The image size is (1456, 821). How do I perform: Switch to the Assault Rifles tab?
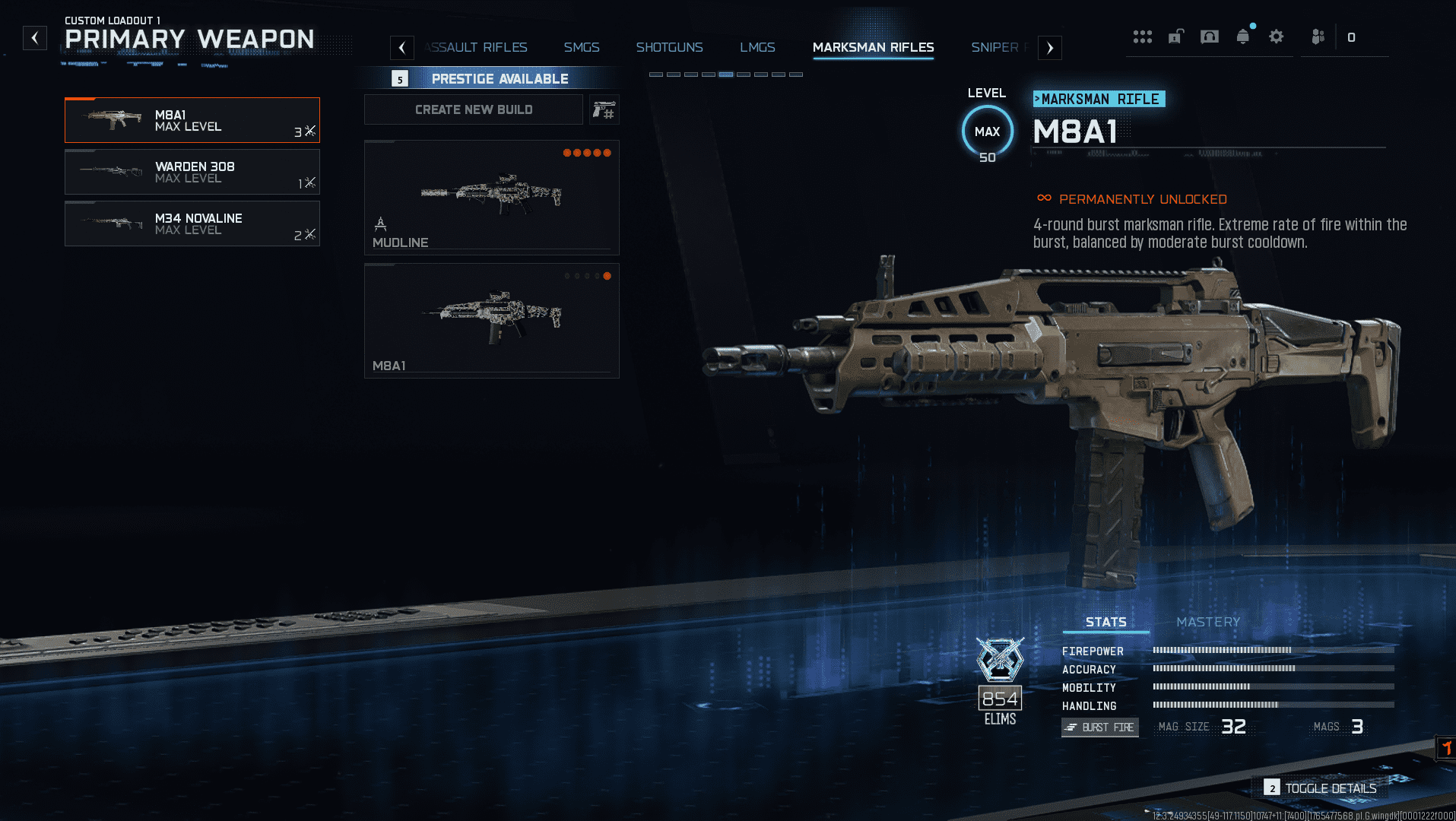(477, 47)
